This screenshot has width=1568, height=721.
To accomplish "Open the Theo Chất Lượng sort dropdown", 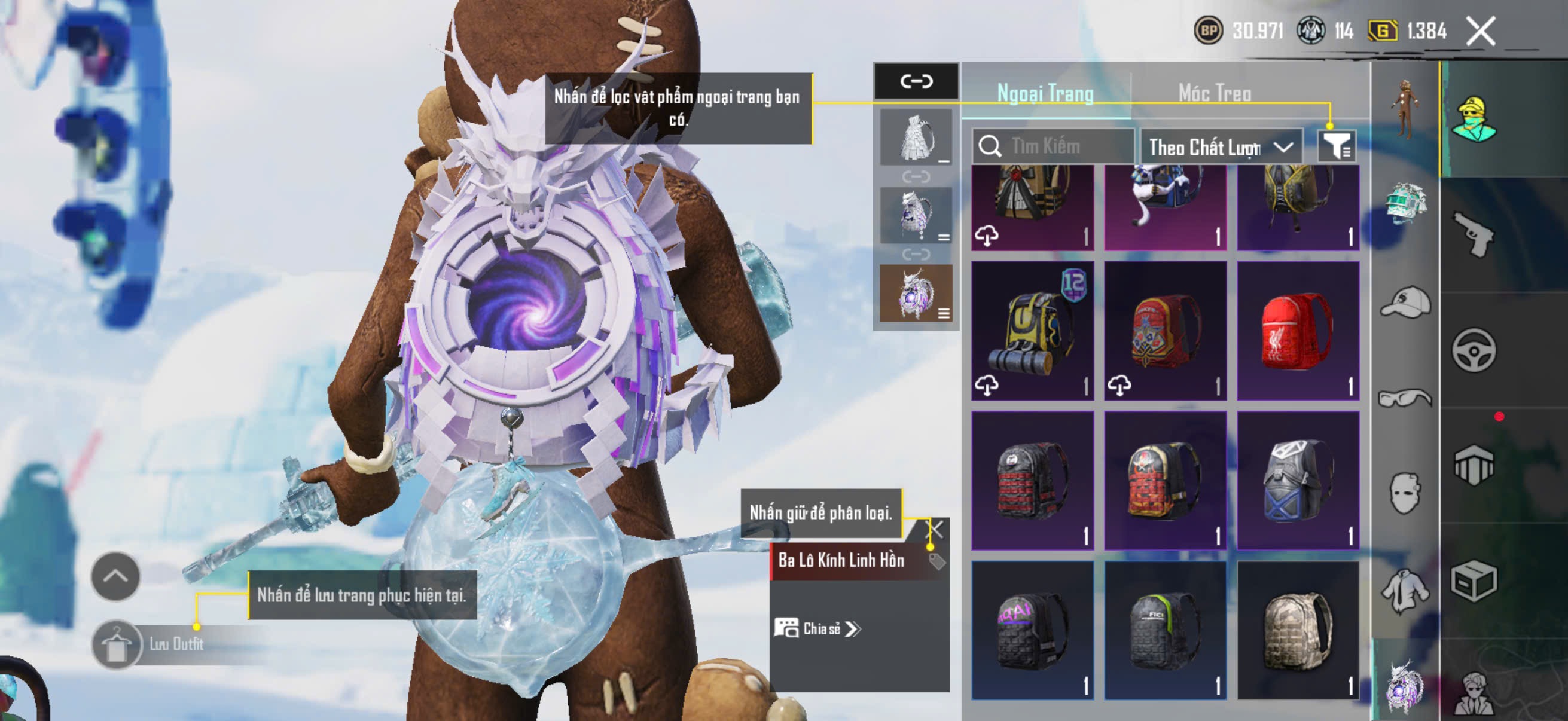I will pos(1221,147).
